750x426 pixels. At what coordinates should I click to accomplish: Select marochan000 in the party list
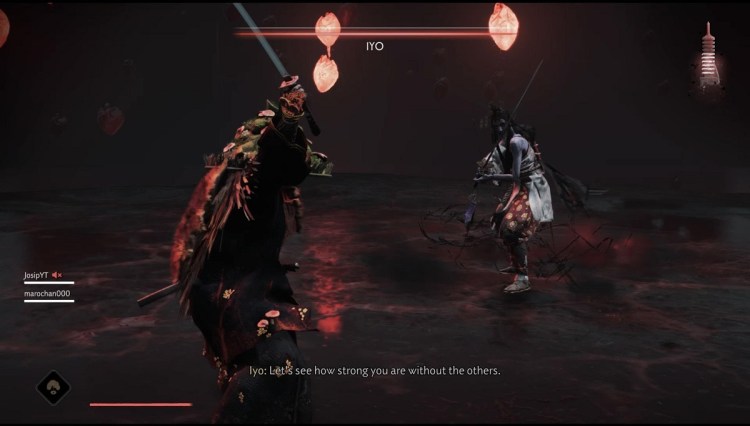click(47, 293)
